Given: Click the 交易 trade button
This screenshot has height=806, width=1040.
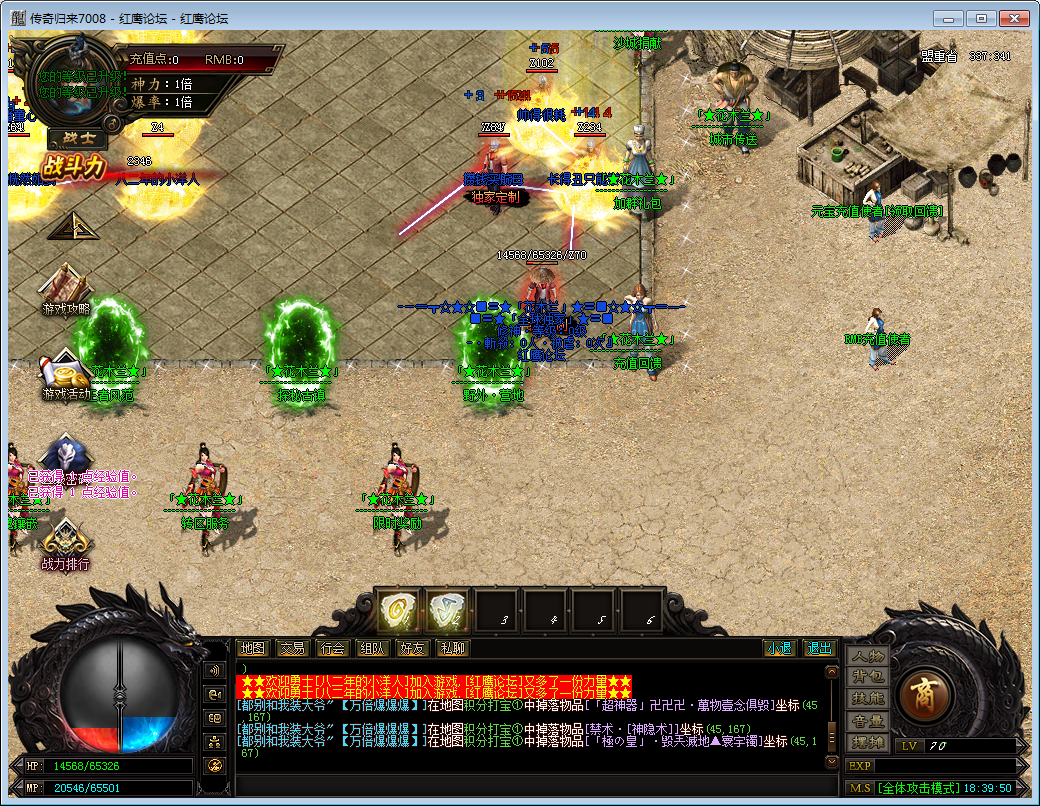Looking at the screenshot, I should pos(292,648).
